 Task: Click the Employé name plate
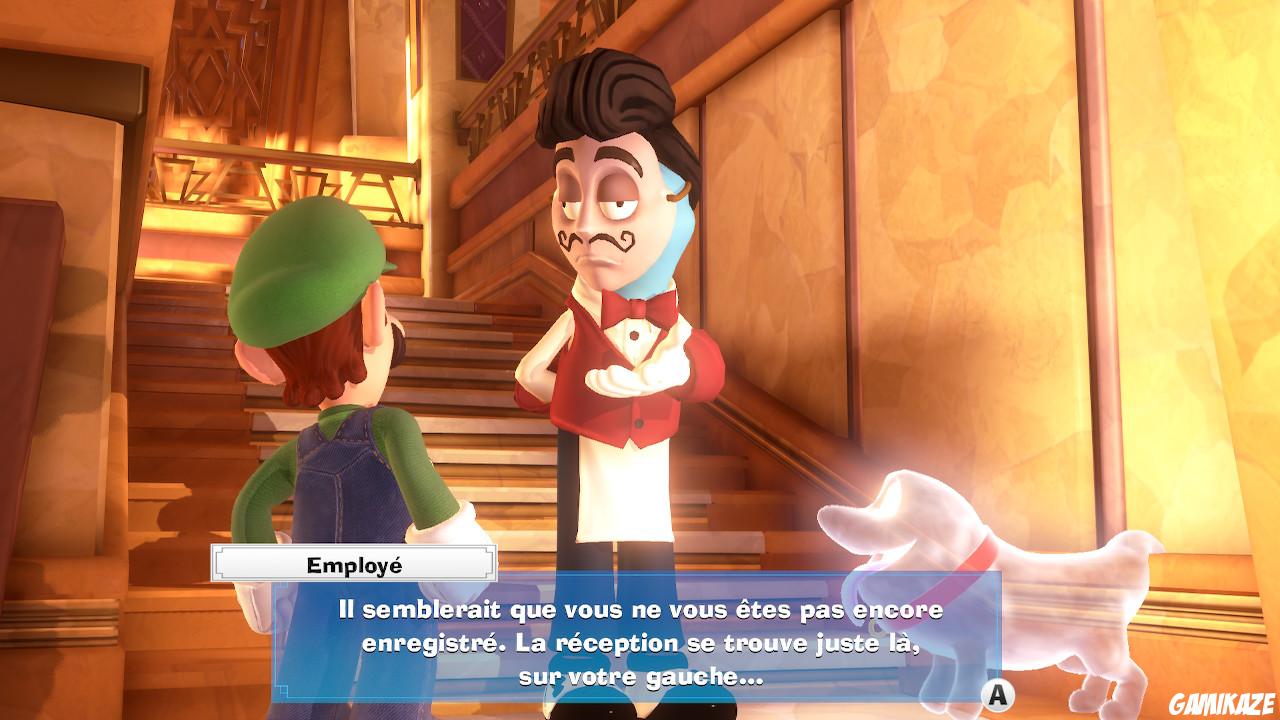coord(352,563)
